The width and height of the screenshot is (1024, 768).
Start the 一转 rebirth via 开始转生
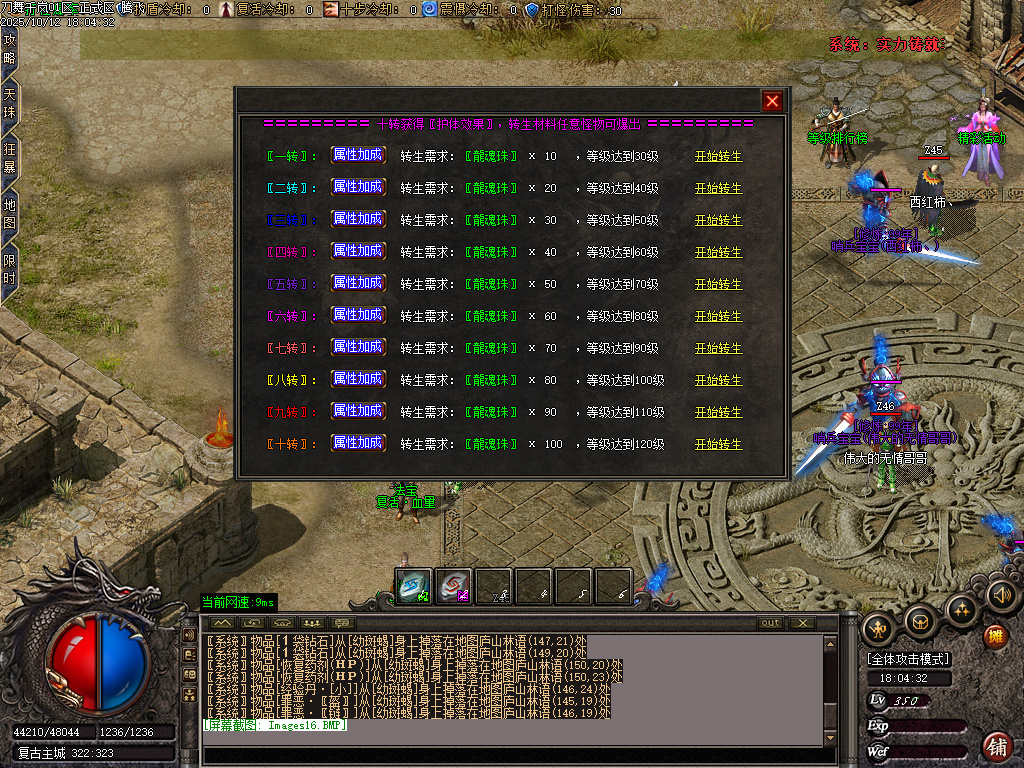click(719, 156)
